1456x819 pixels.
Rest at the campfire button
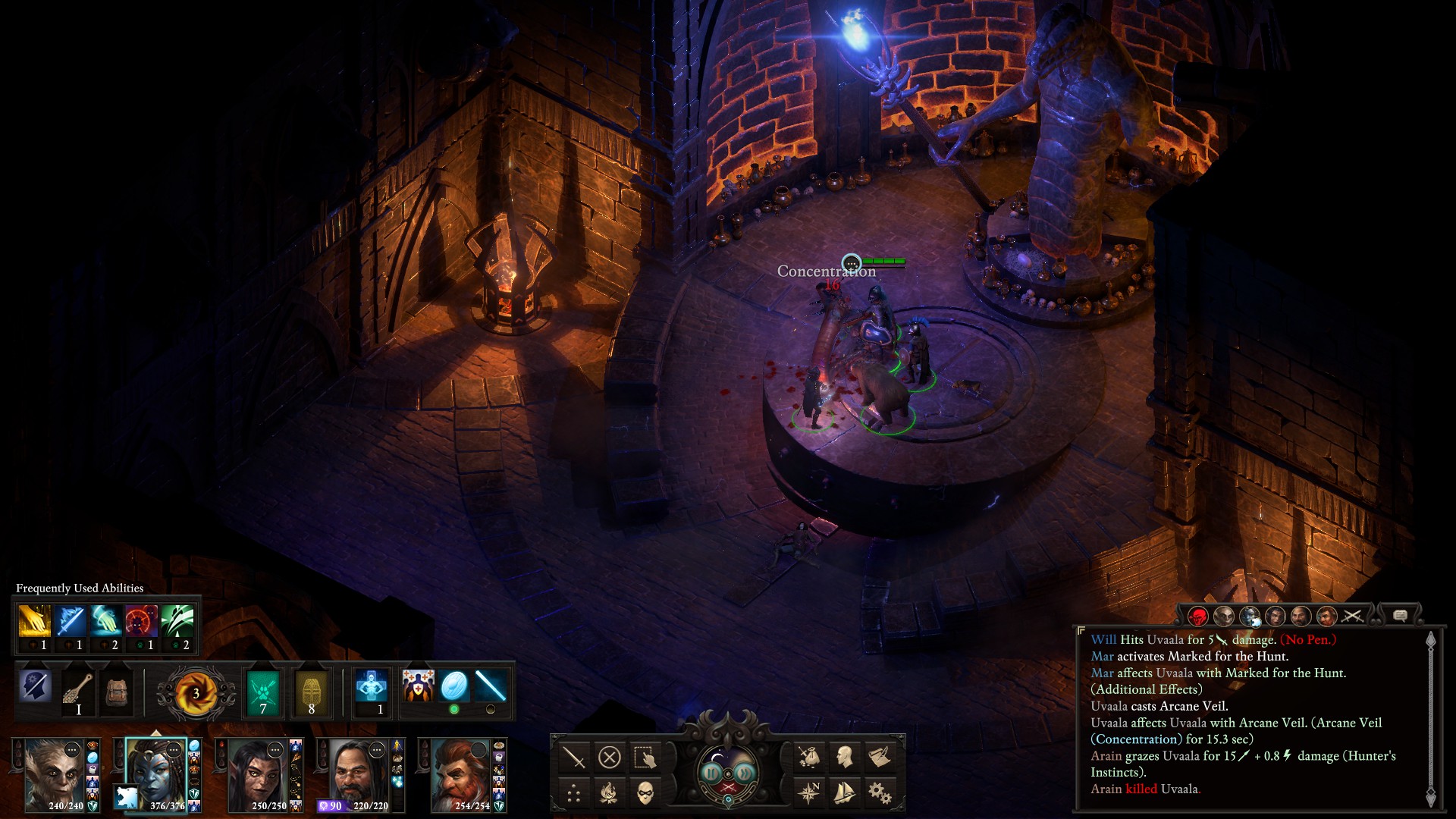tap(609, 793)
